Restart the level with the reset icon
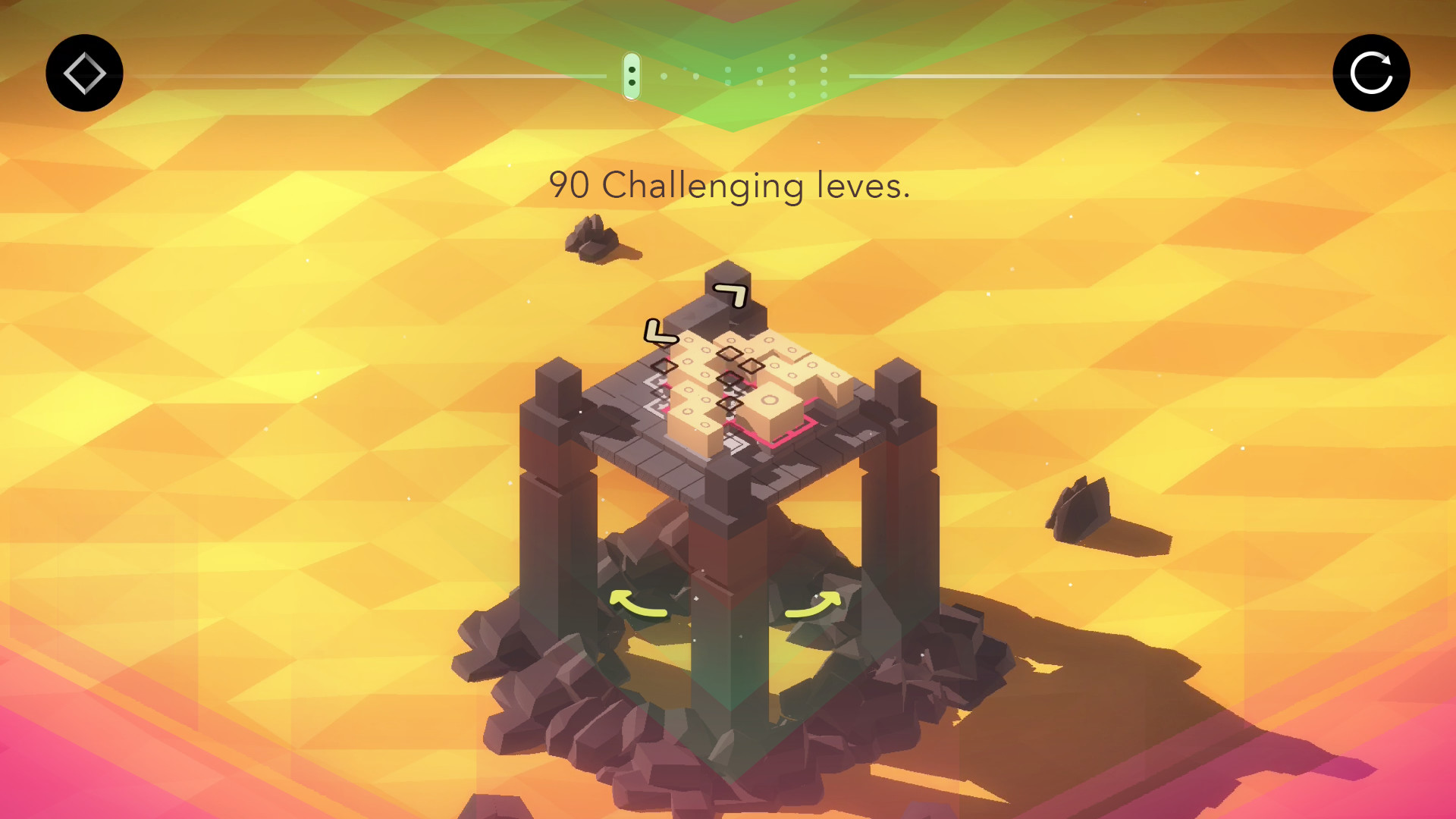Screen dimensions: 1456x819 pos(1371,72)
